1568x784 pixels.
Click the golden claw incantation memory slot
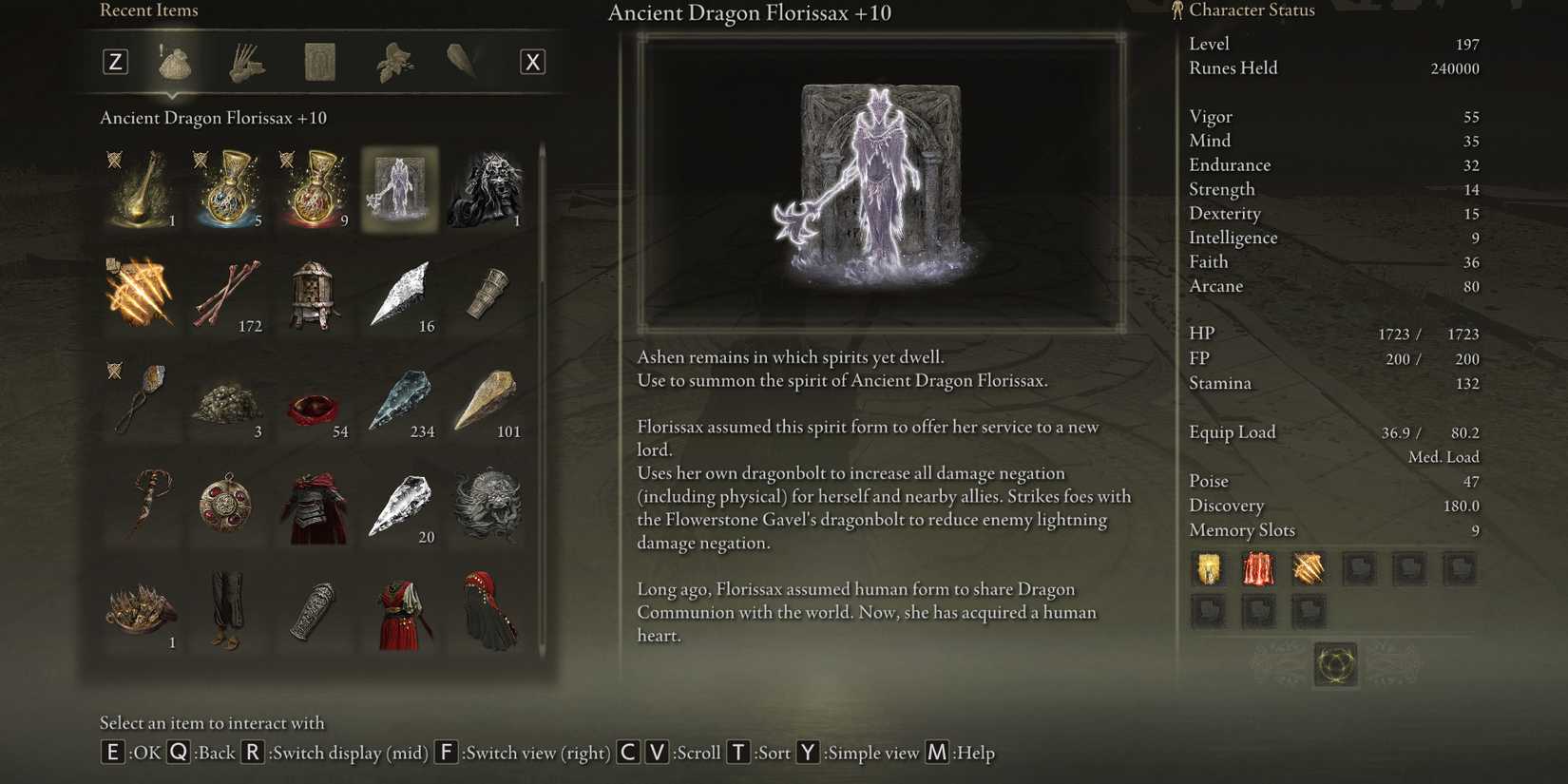(1310, 568)
